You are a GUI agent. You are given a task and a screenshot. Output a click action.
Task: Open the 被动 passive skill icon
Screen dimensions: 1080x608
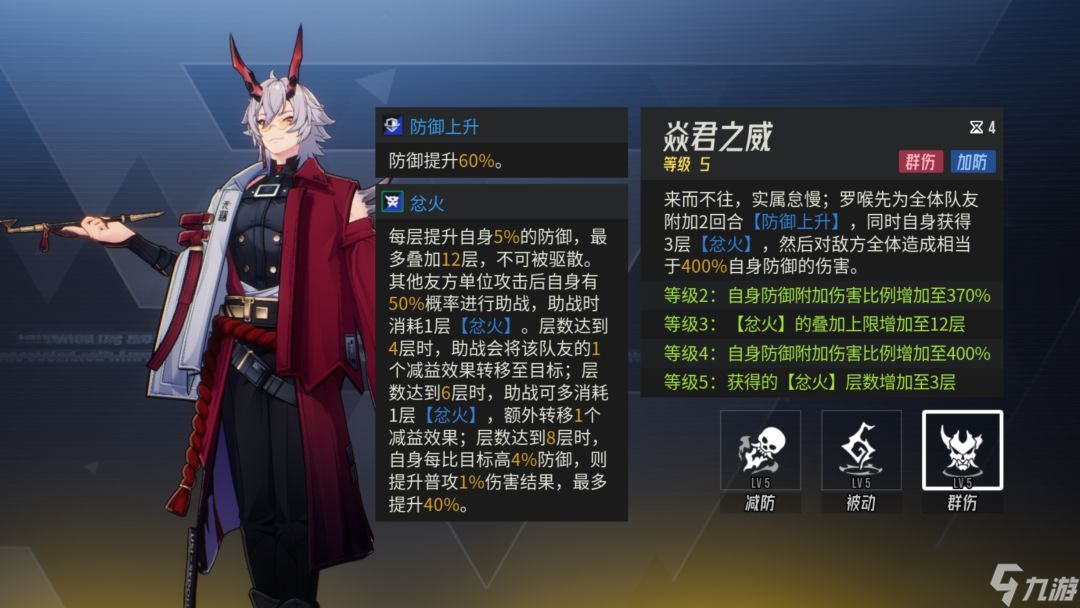(x=861, y=450)
